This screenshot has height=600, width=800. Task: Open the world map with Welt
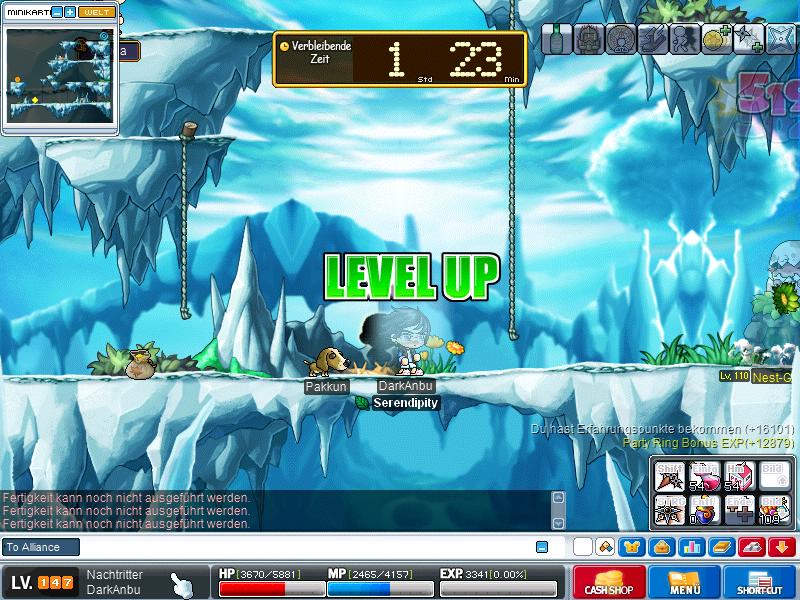click(97, 12)
